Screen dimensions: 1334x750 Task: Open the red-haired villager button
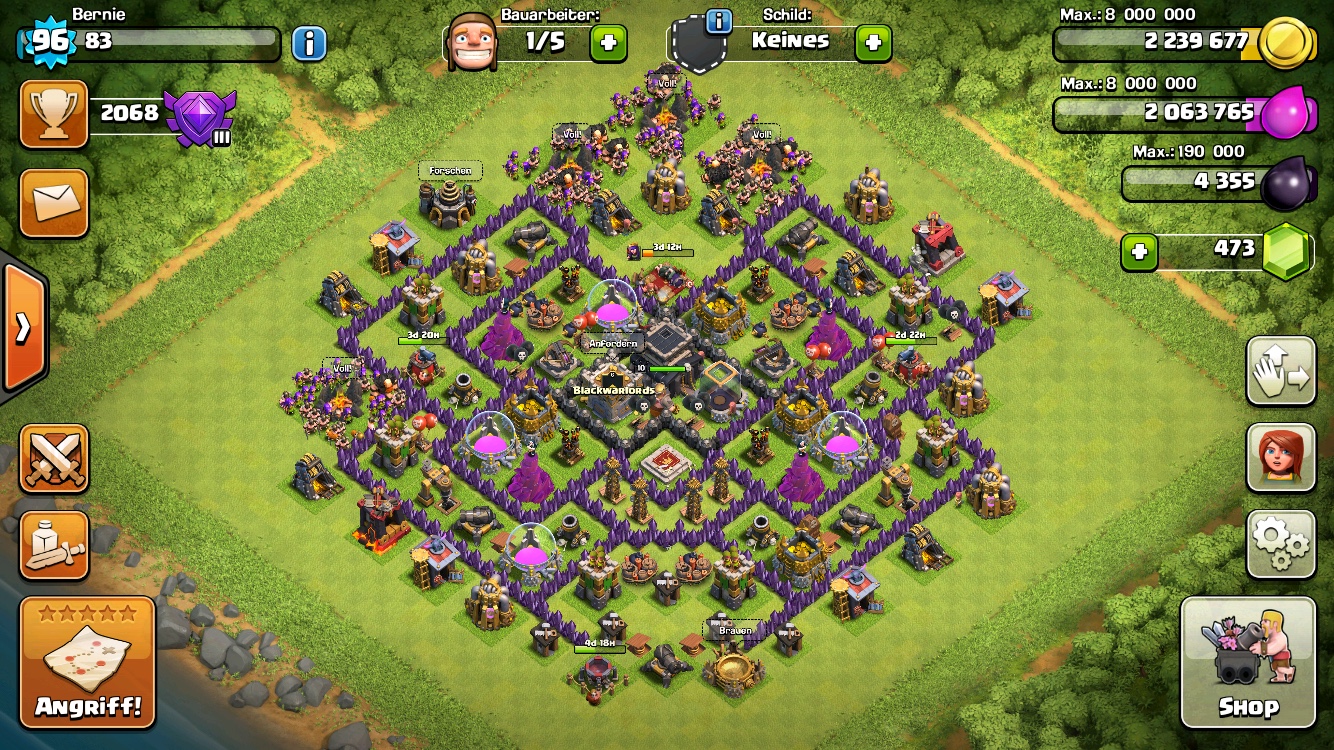click(x=1281, y=457)
